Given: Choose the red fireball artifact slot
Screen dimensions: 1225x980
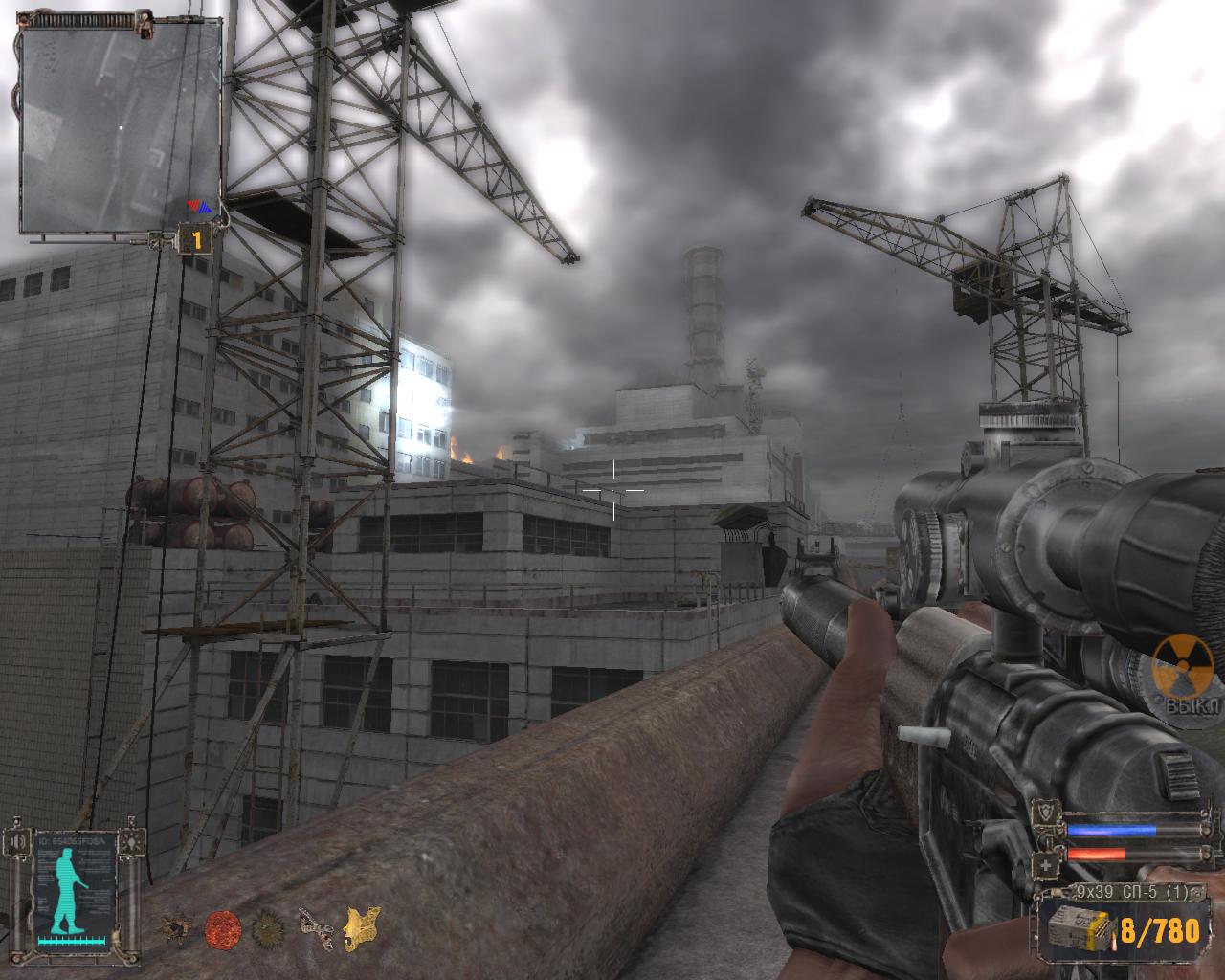Looking at the screenshot, I should [x=223, y=926].
